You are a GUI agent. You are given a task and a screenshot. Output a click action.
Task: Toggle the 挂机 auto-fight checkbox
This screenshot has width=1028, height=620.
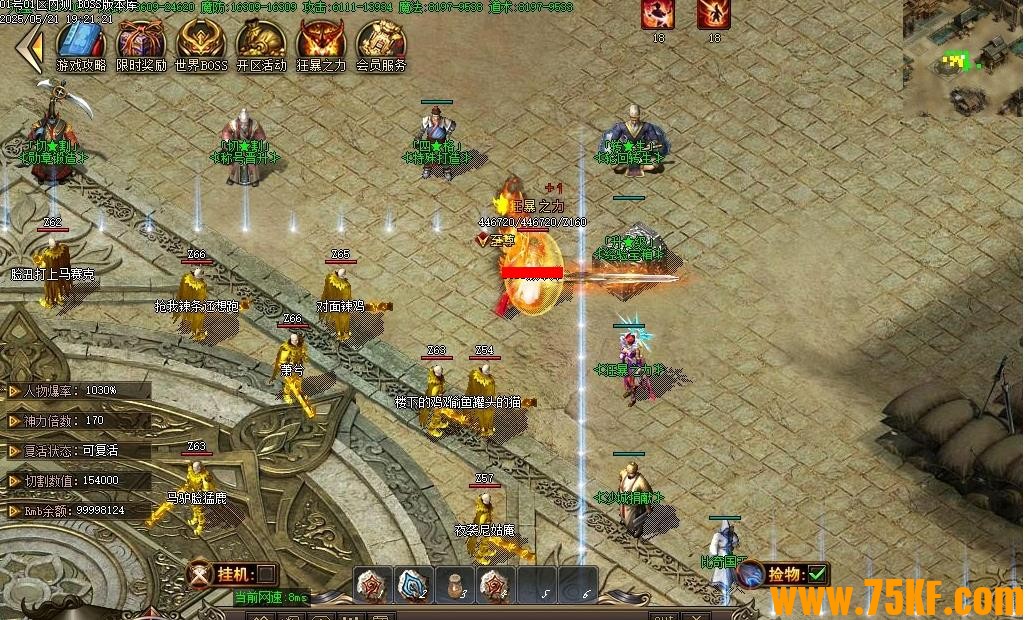tap(267, 574)
